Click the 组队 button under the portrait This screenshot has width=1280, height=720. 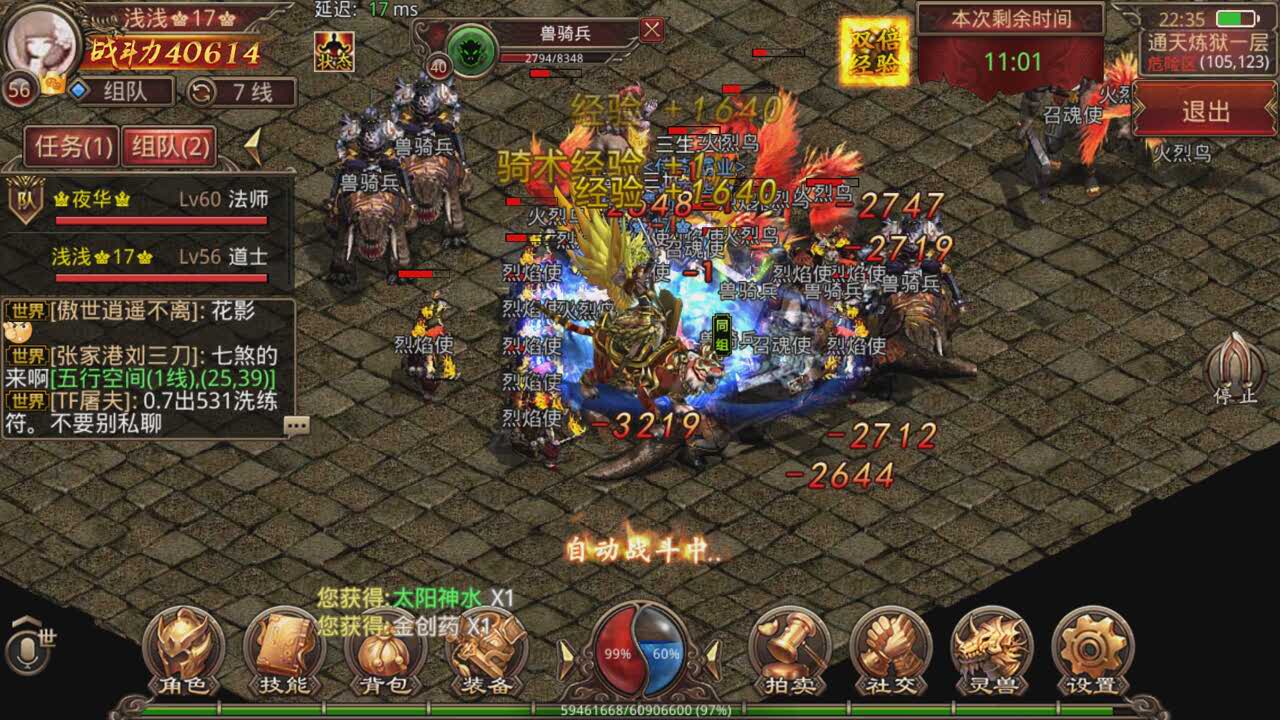point(122,92)
